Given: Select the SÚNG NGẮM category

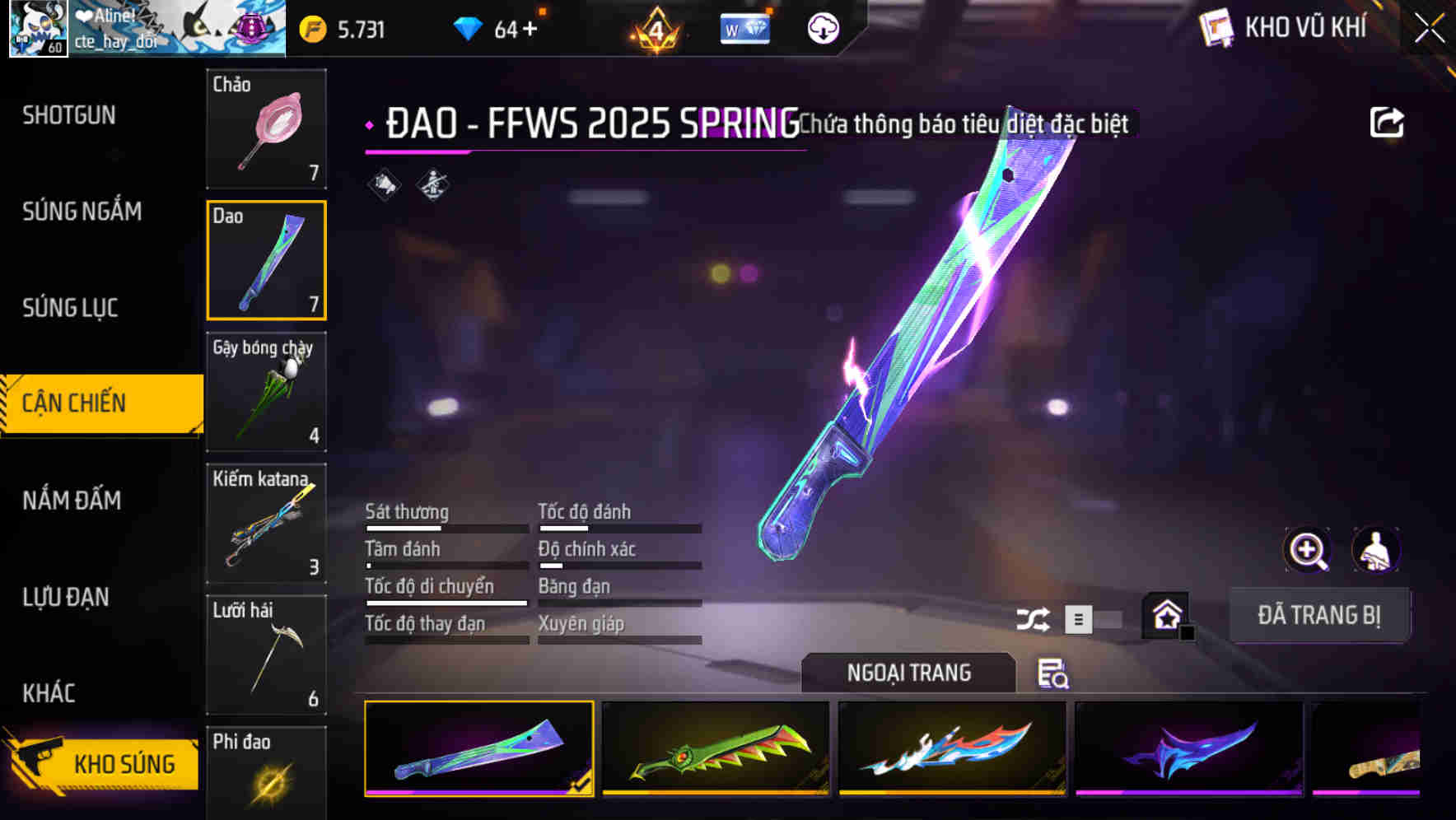Looking at the screenshot, I should [x=79, y=212].
